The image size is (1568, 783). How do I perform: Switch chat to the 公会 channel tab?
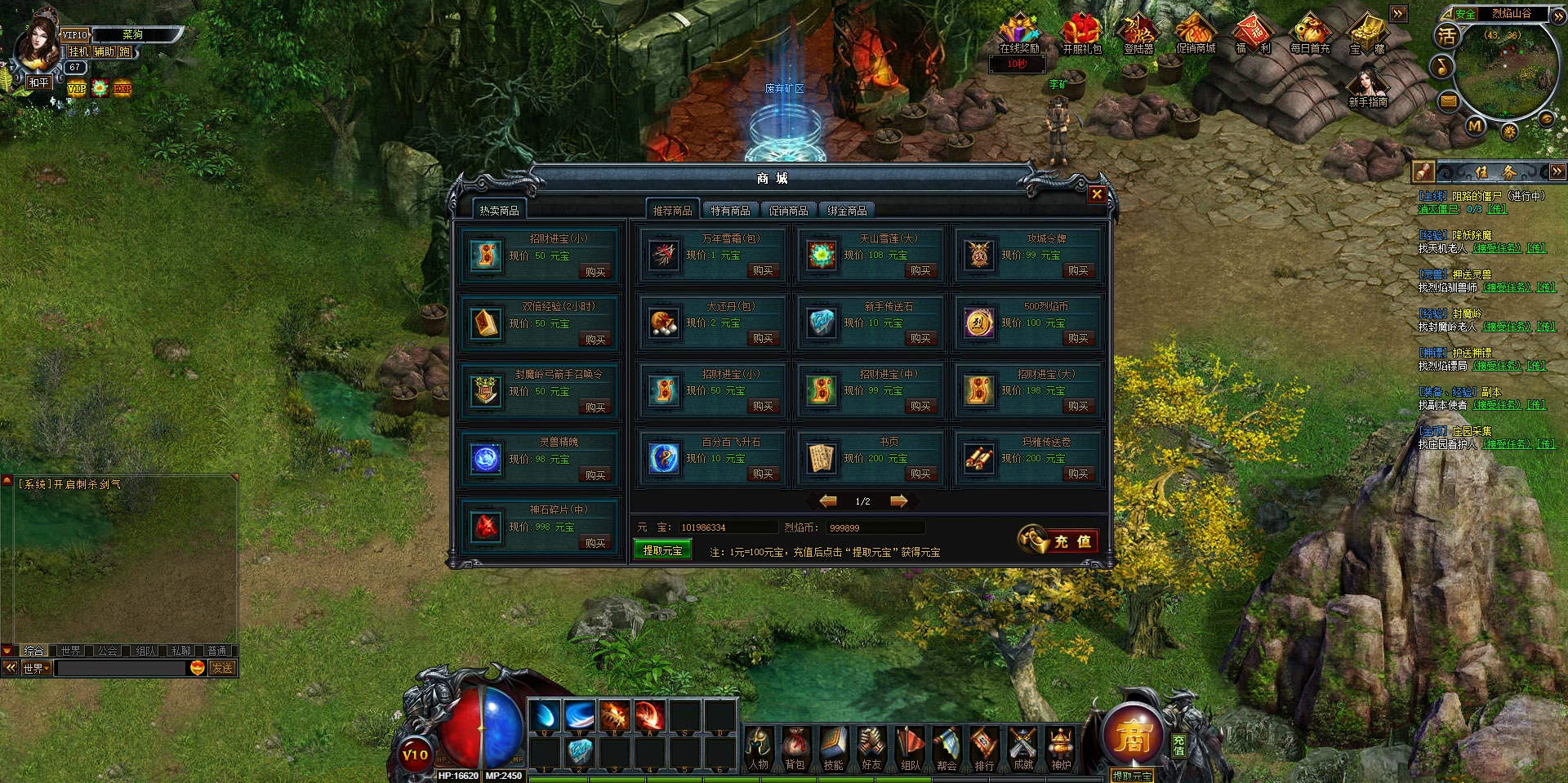[x=107, y=651]
